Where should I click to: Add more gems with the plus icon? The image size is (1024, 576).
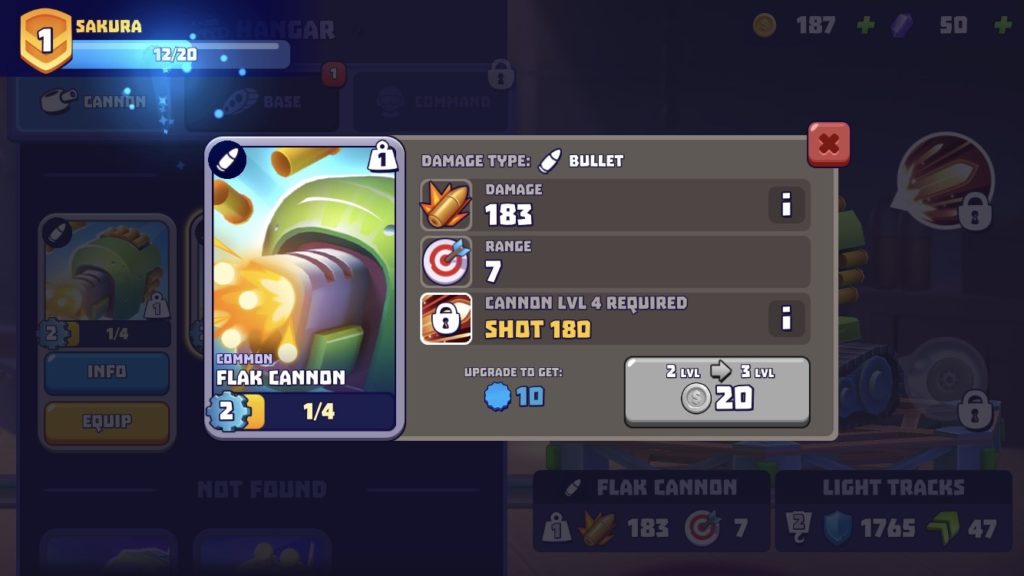(x=1002, y=25)
